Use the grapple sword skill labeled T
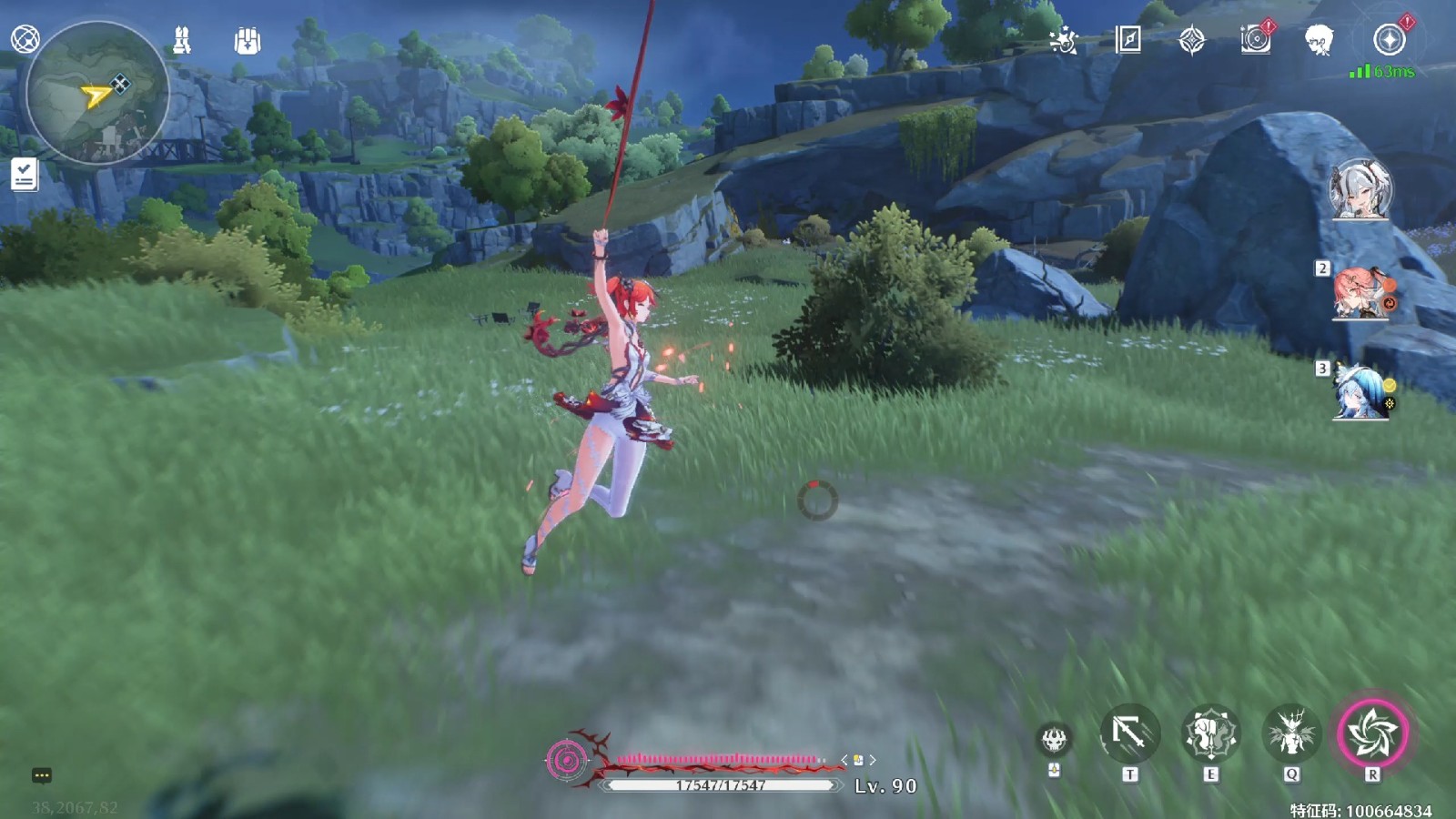This screenshot has width=1456, height=819. coord(1129,733)
